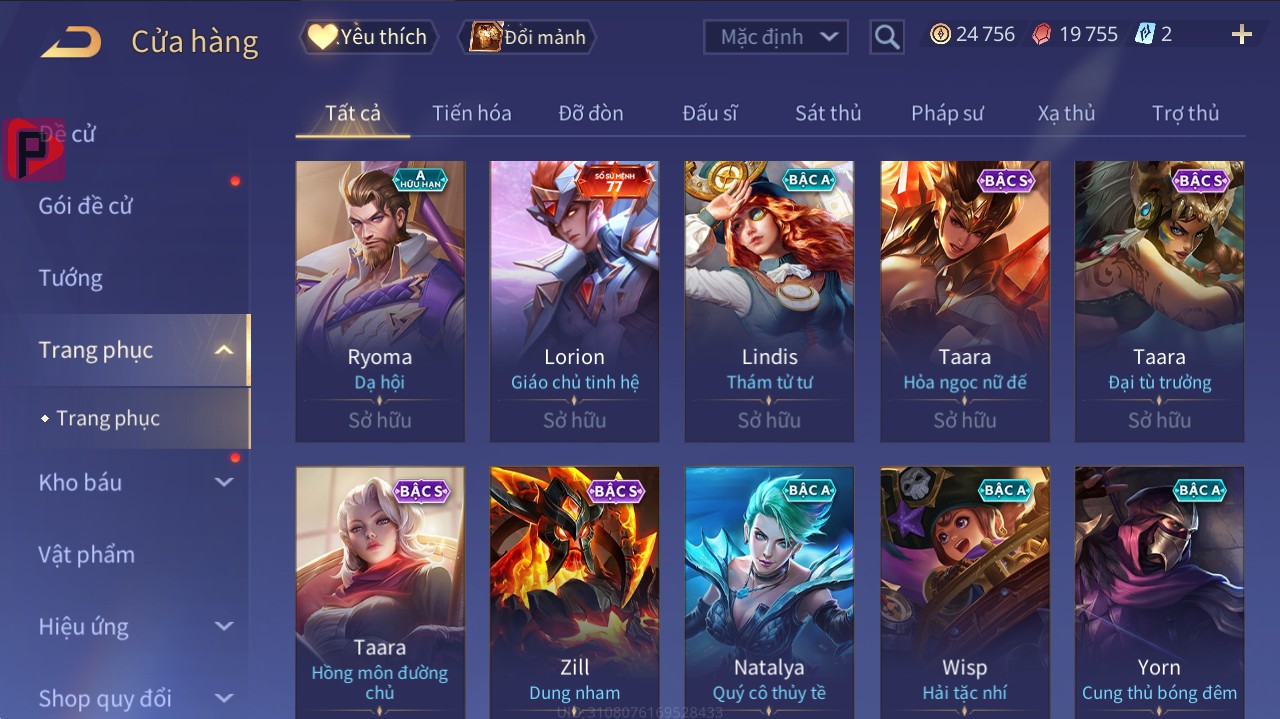
Task: Switch to the Tiến hóa tab
Action: [x=471, y=113]
